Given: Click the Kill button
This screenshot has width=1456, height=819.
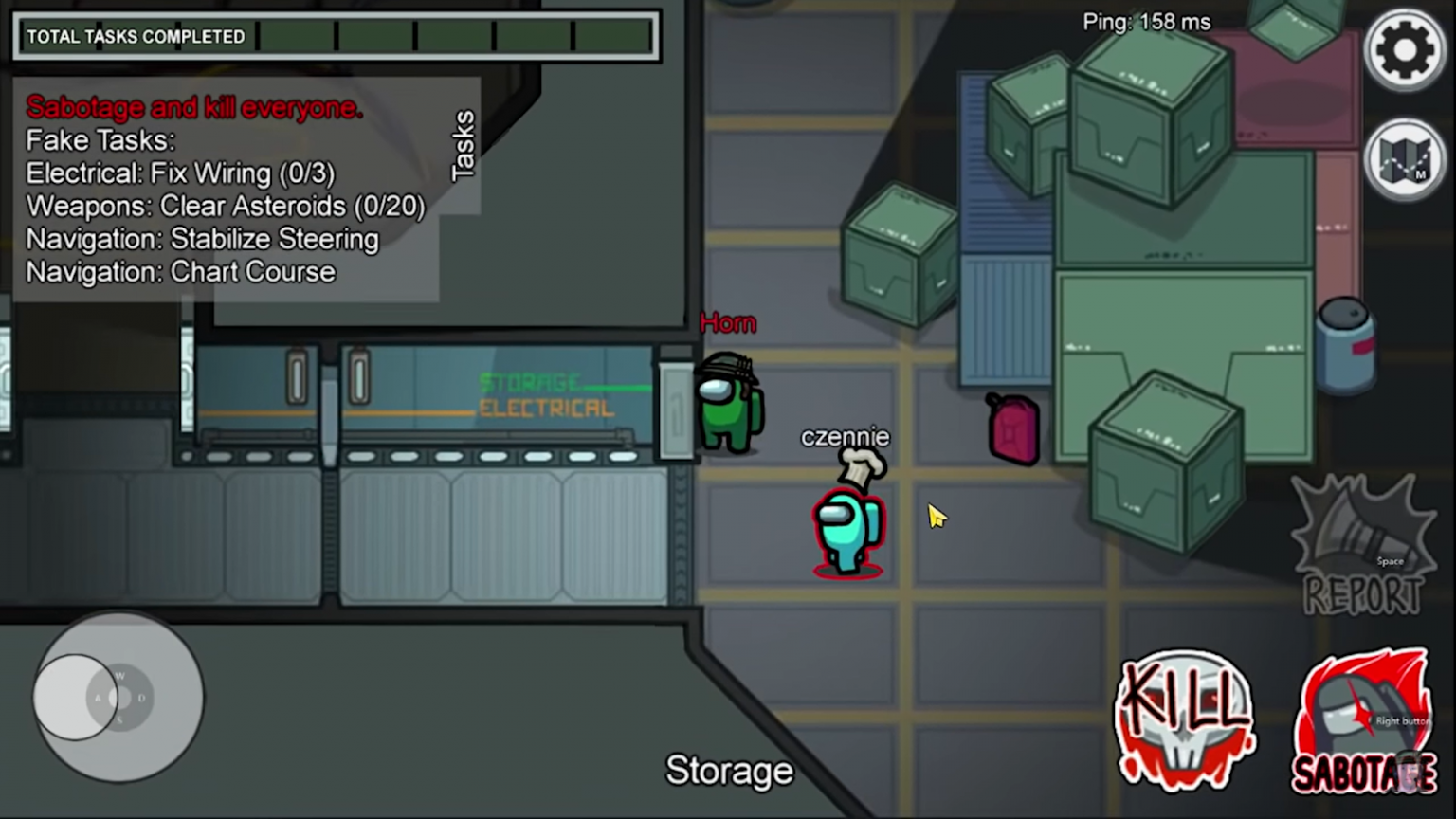Looking at the screenshot, I should [x=1185, y=719].
